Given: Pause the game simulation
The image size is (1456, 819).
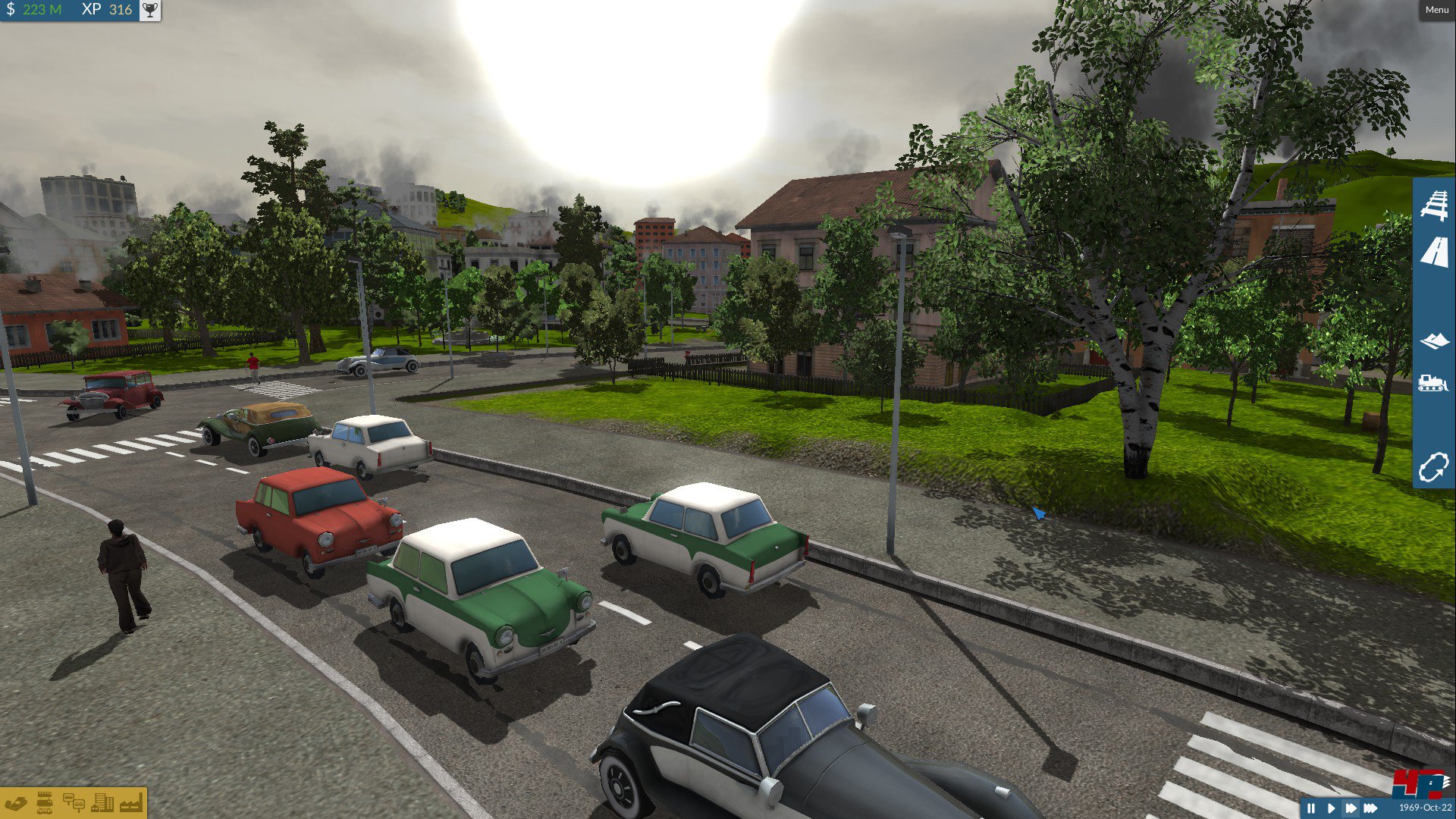Looking at the screenshot, I should (1311, 808).
